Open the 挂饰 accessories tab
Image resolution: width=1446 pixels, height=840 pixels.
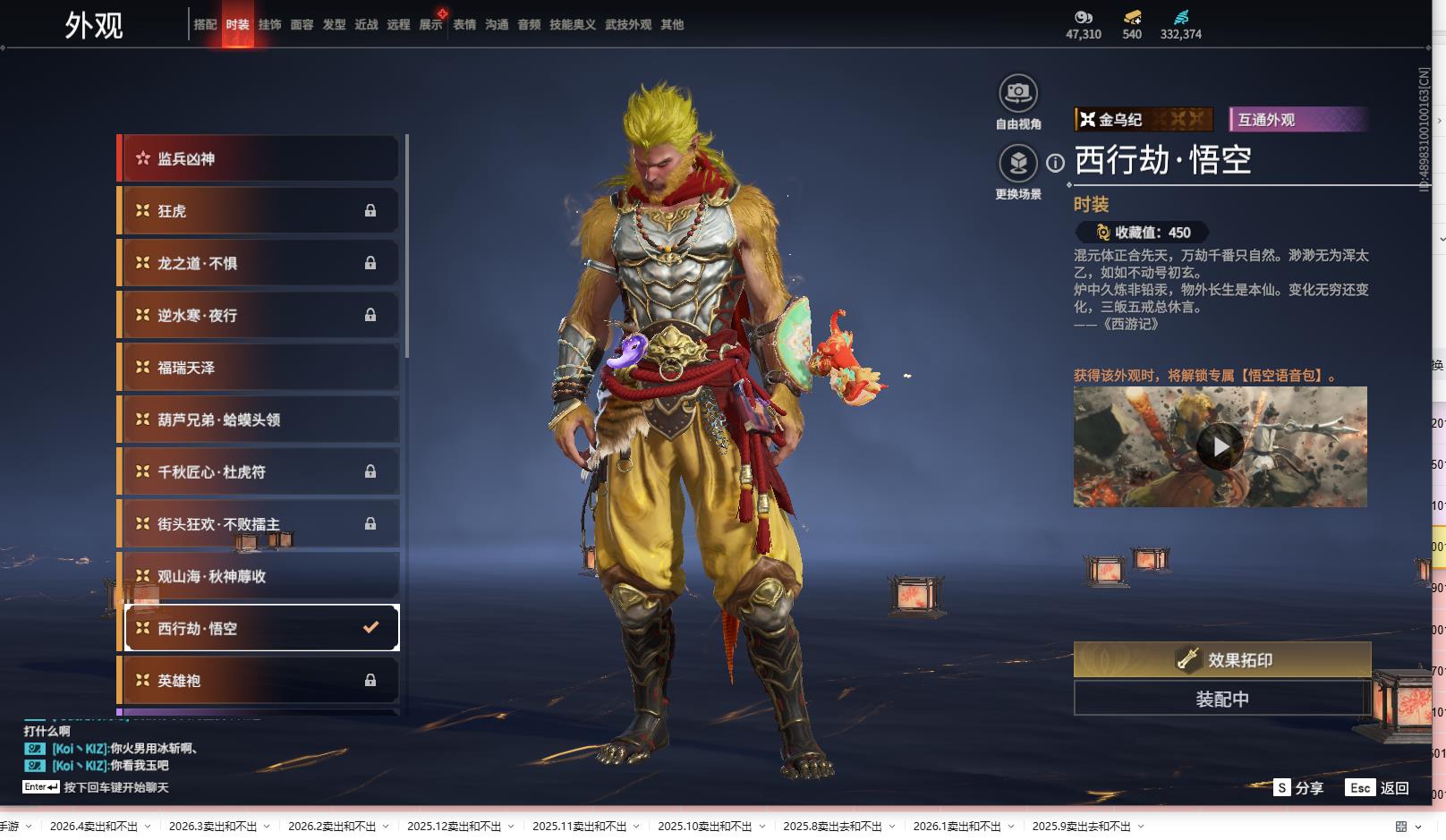click(x=269, y=25)
